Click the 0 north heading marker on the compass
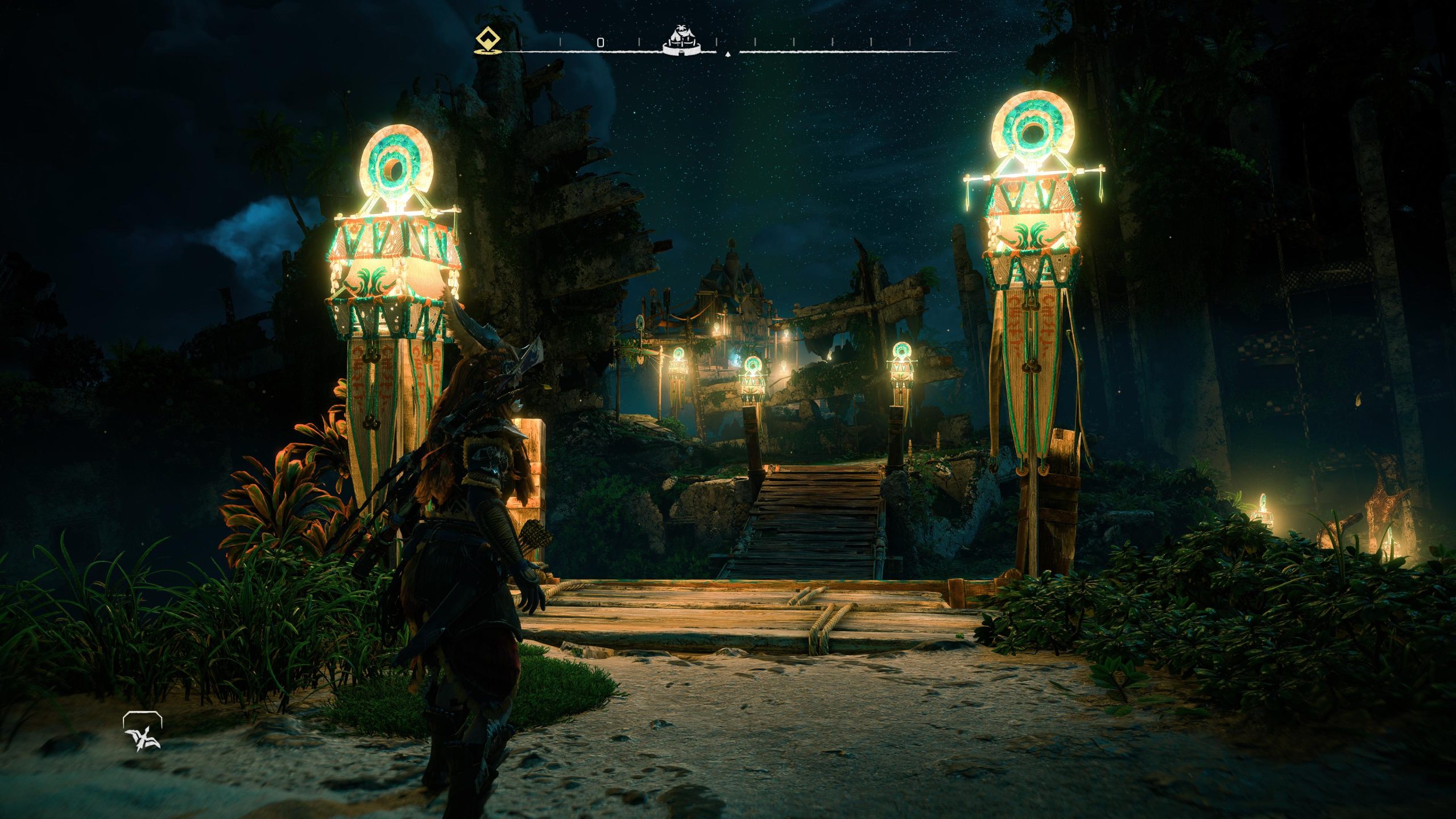 click(x=599, y=41)
